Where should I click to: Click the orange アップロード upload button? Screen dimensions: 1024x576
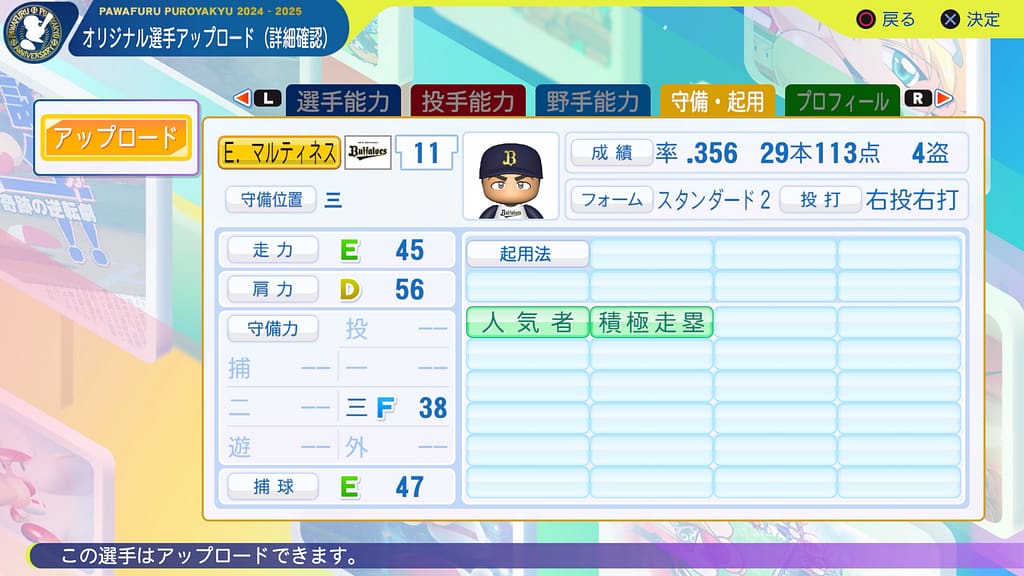pos(115,138)
